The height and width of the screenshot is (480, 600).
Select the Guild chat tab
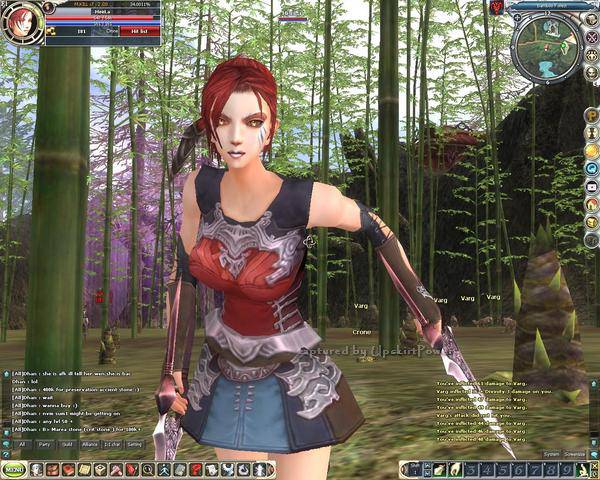[67, 444]
